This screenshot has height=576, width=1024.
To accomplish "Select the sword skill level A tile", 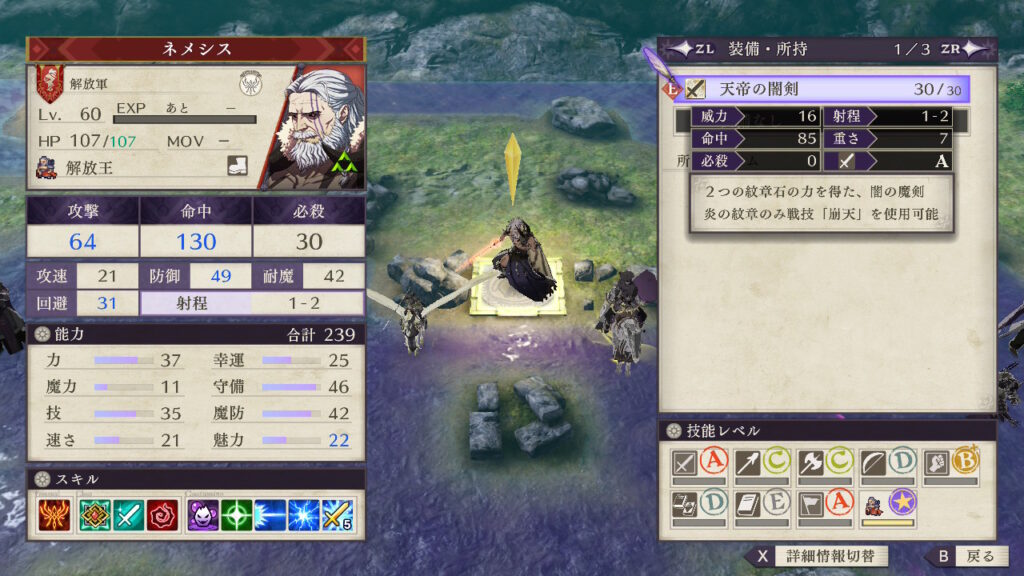I will click(x=699, y=464).
